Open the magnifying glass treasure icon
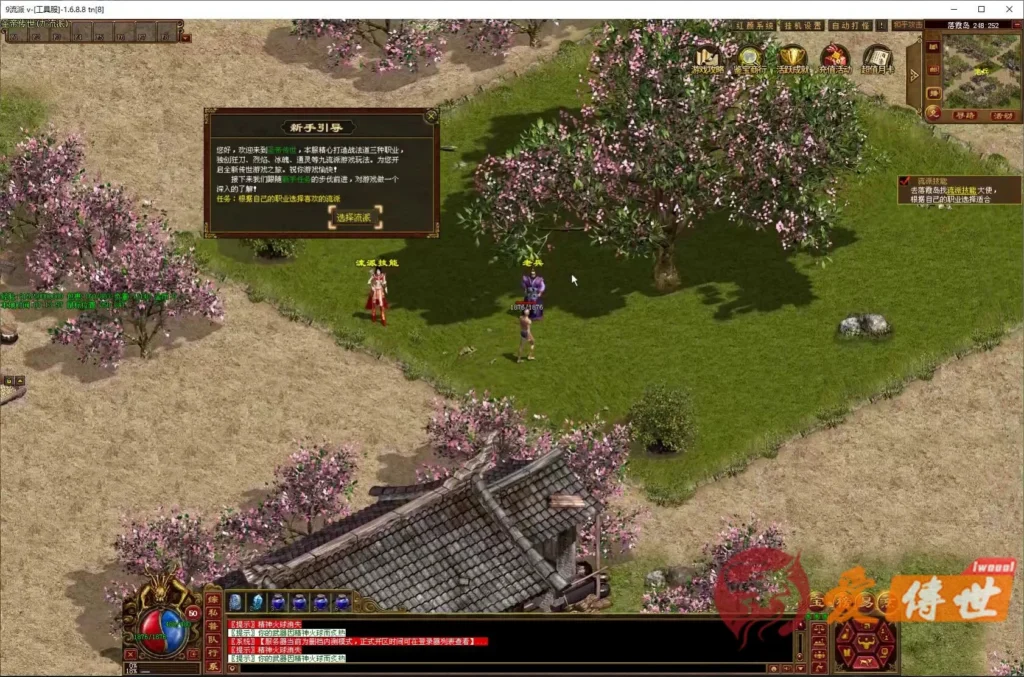This screenshot has width=1024, height=677. pyautogui.click(x=750, y=59)
